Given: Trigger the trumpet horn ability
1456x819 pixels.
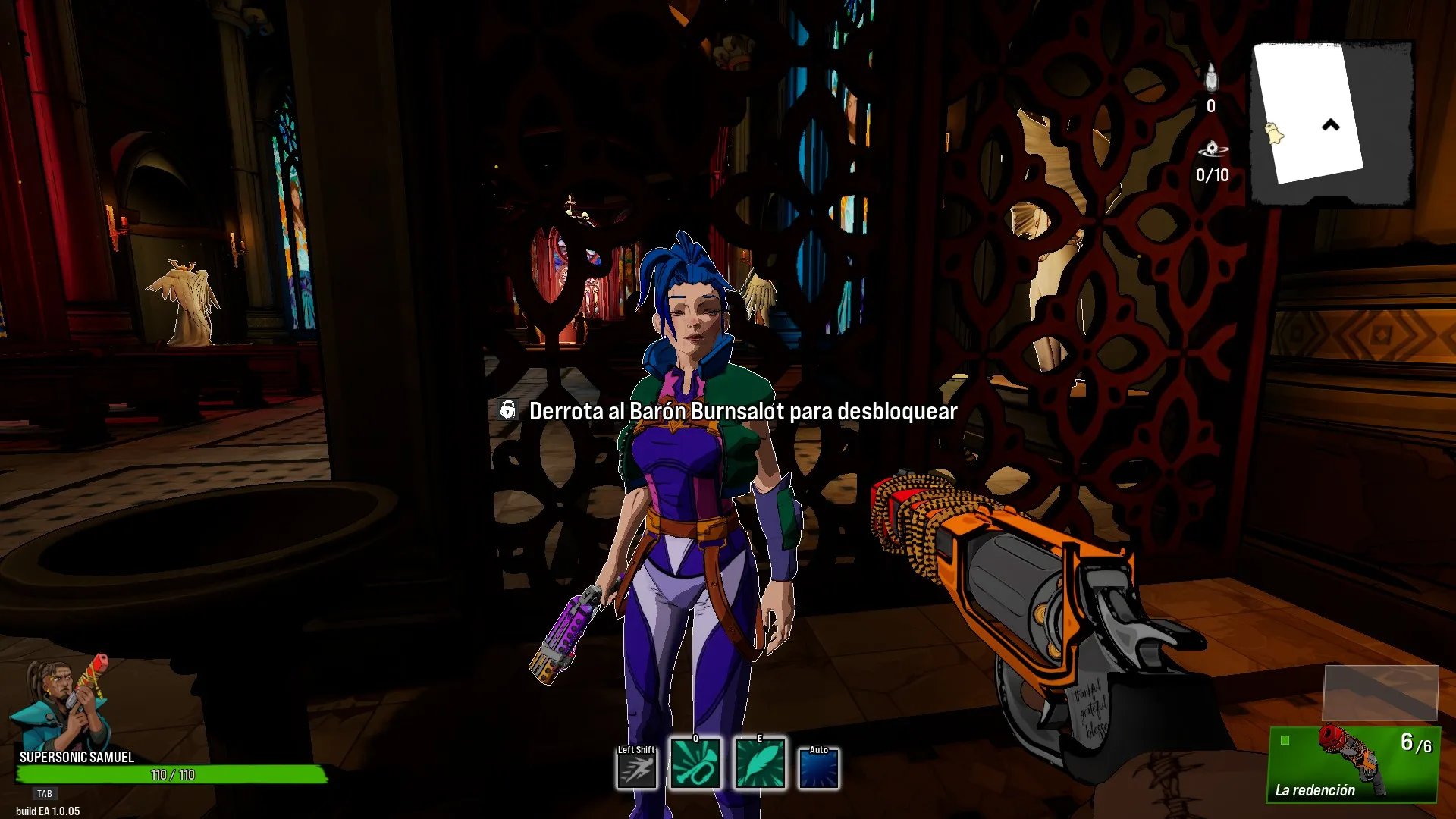Looking at the screenshot, I should click(695, 764).
